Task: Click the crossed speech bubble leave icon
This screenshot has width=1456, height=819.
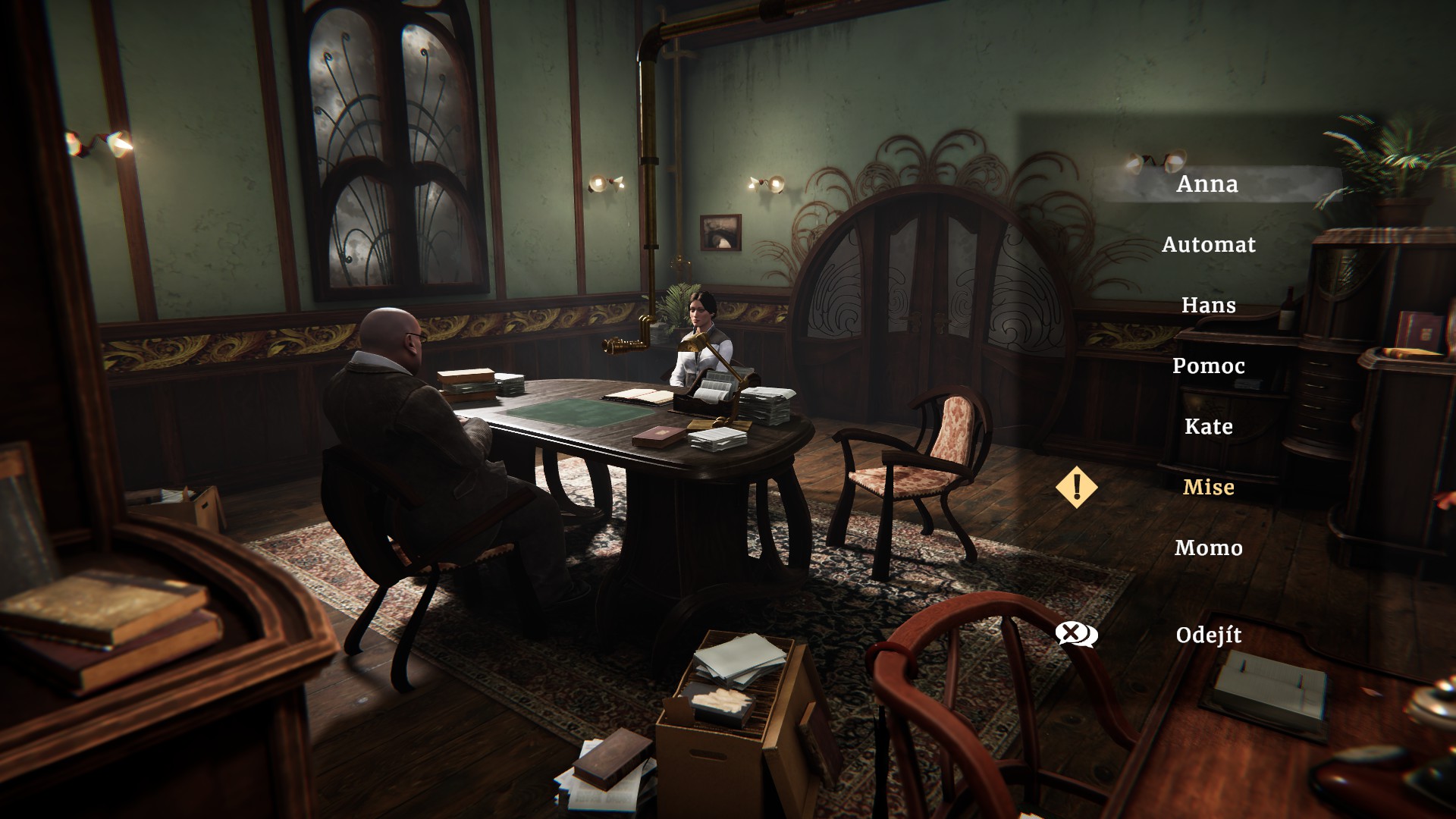Action: (1076, 634)
